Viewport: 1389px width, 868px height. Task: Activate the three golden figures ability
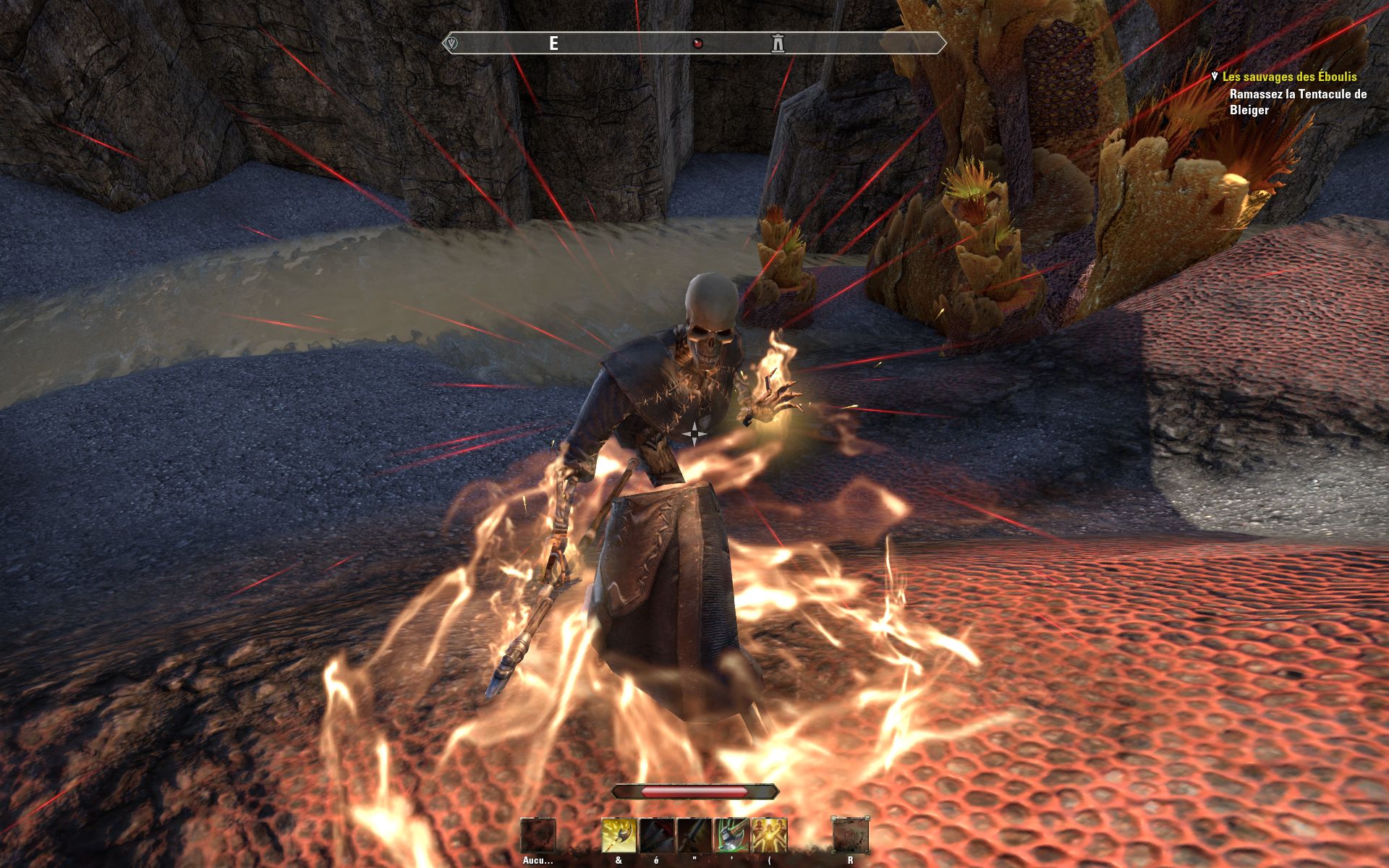point(769,835)
